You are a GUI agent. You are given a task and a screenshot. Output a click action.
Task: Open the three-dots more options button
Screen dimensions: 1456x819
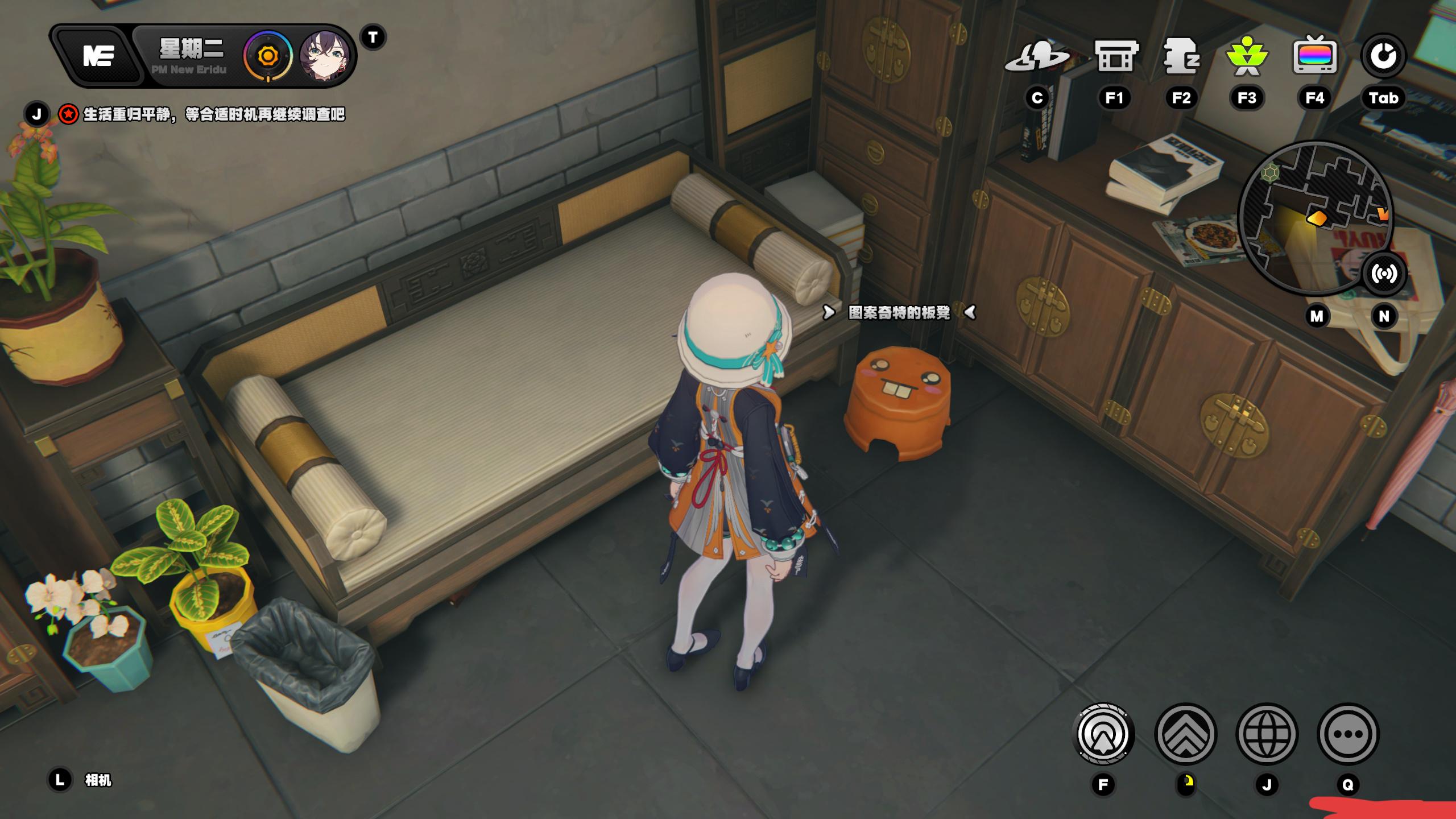(x=1348, y=734)
